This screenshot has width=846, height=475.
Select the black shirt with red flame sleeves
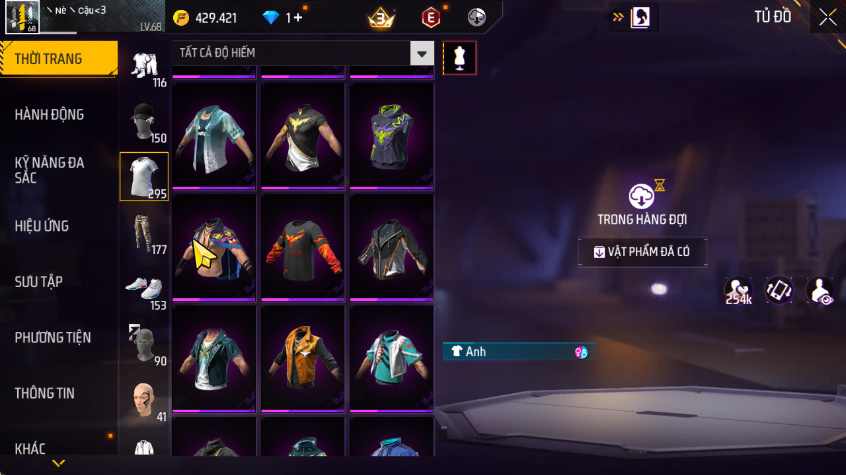pos(303,245)
